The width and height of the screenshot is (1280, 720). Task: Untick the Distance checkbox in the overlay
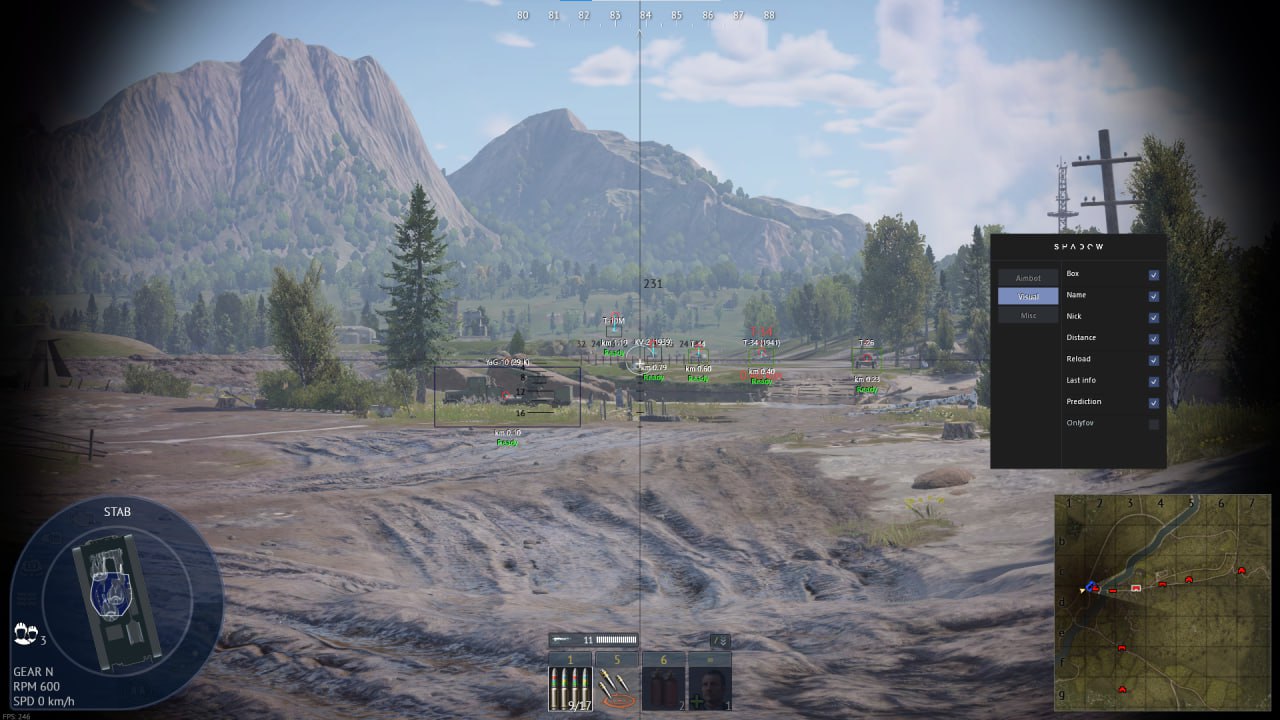[x=1153, y=338]
